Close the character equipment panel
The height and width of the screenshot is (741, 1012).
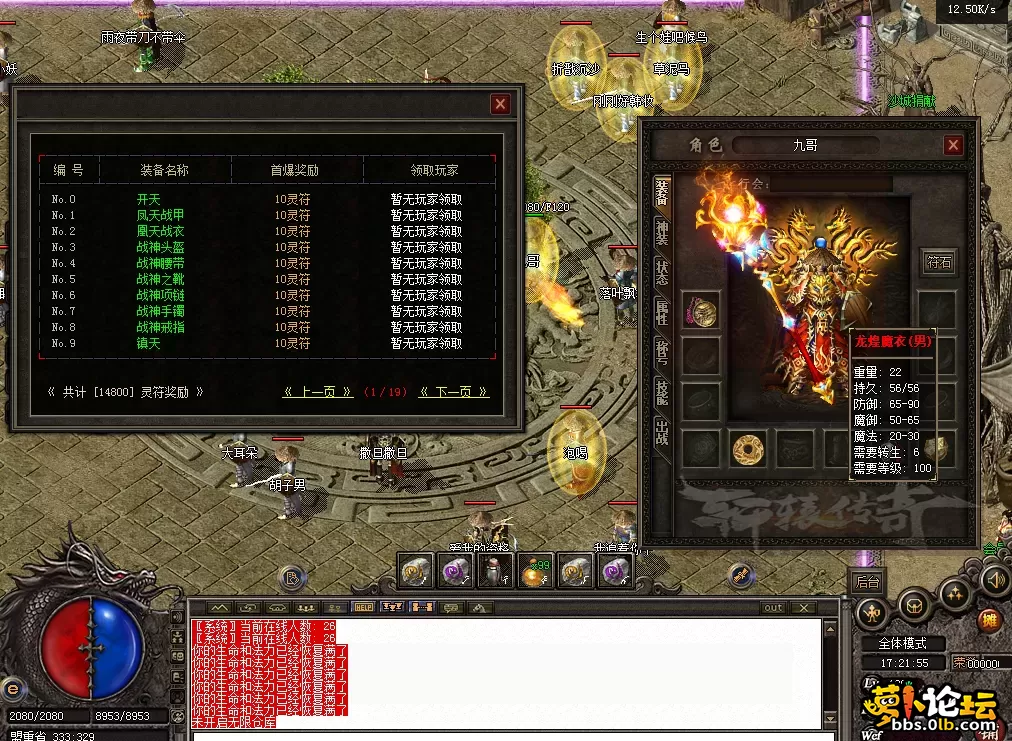(x=953, y=145)
